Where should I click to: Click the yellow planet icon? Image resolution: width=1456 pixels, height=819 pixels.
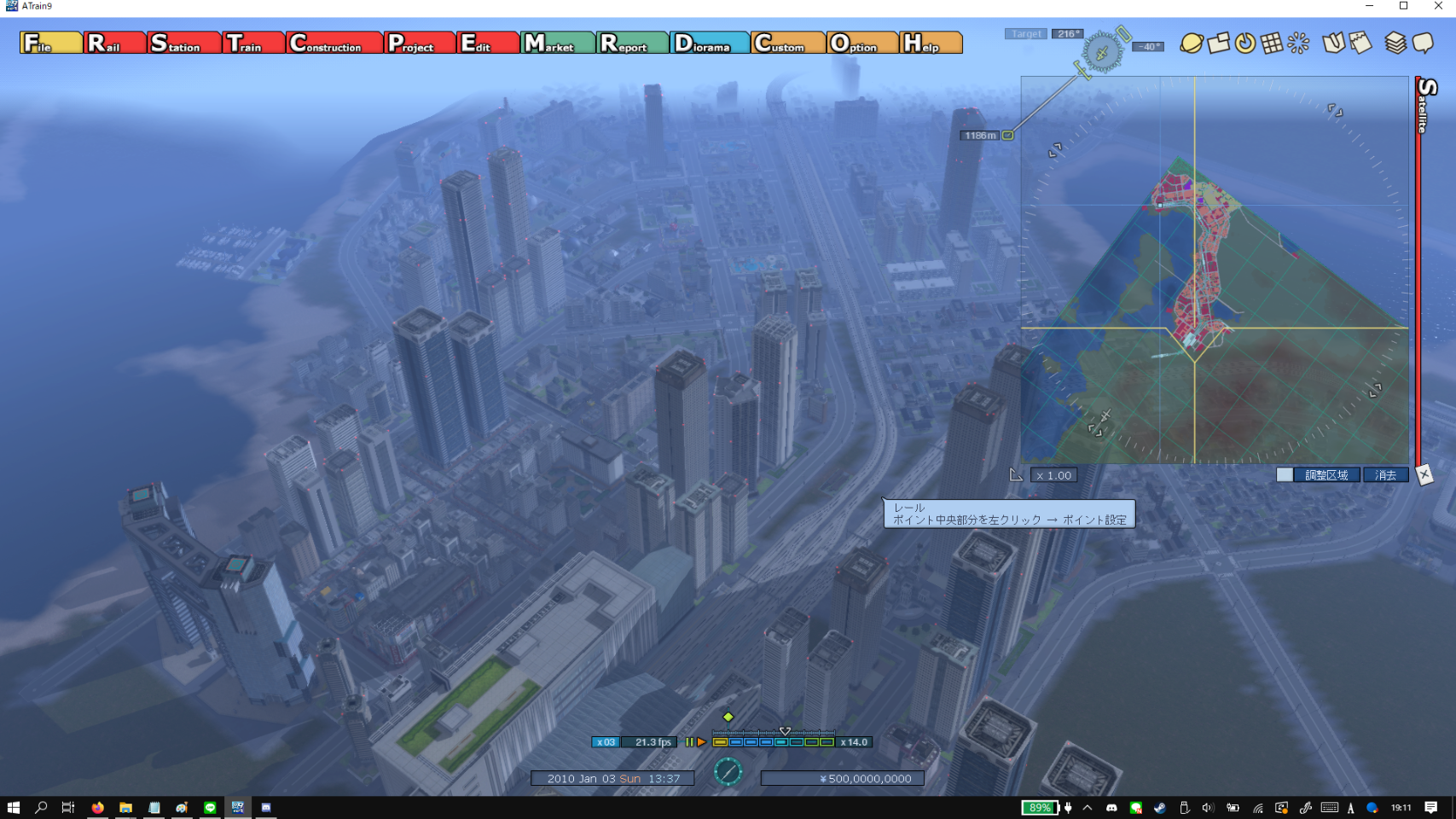1191,43
